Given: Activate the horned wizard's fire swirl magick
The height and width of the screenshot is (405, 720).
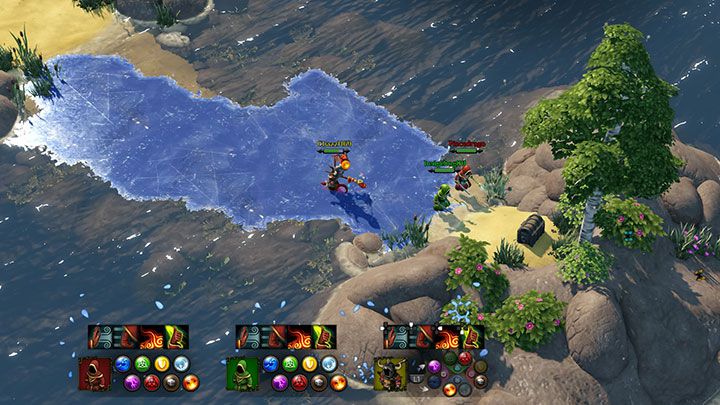Looking at the screenshot, I should click(447, 337).
